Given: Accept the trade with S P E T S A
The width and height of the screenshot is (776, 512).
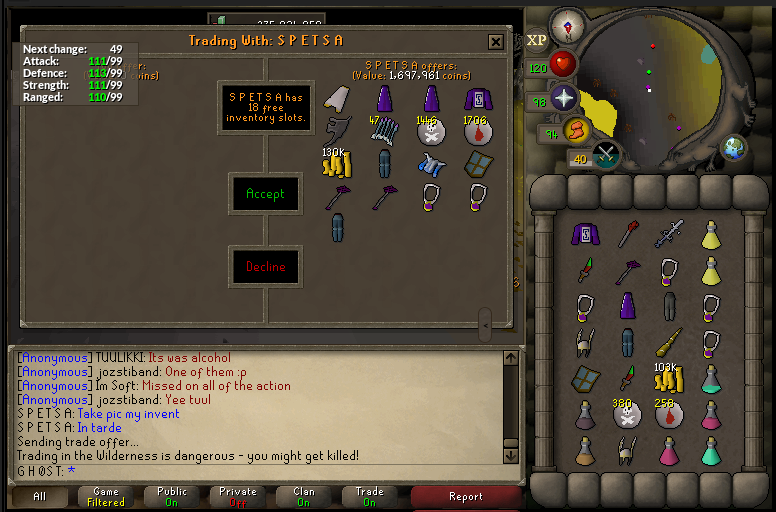Looking at the screenshot, I should click(265, 194).
